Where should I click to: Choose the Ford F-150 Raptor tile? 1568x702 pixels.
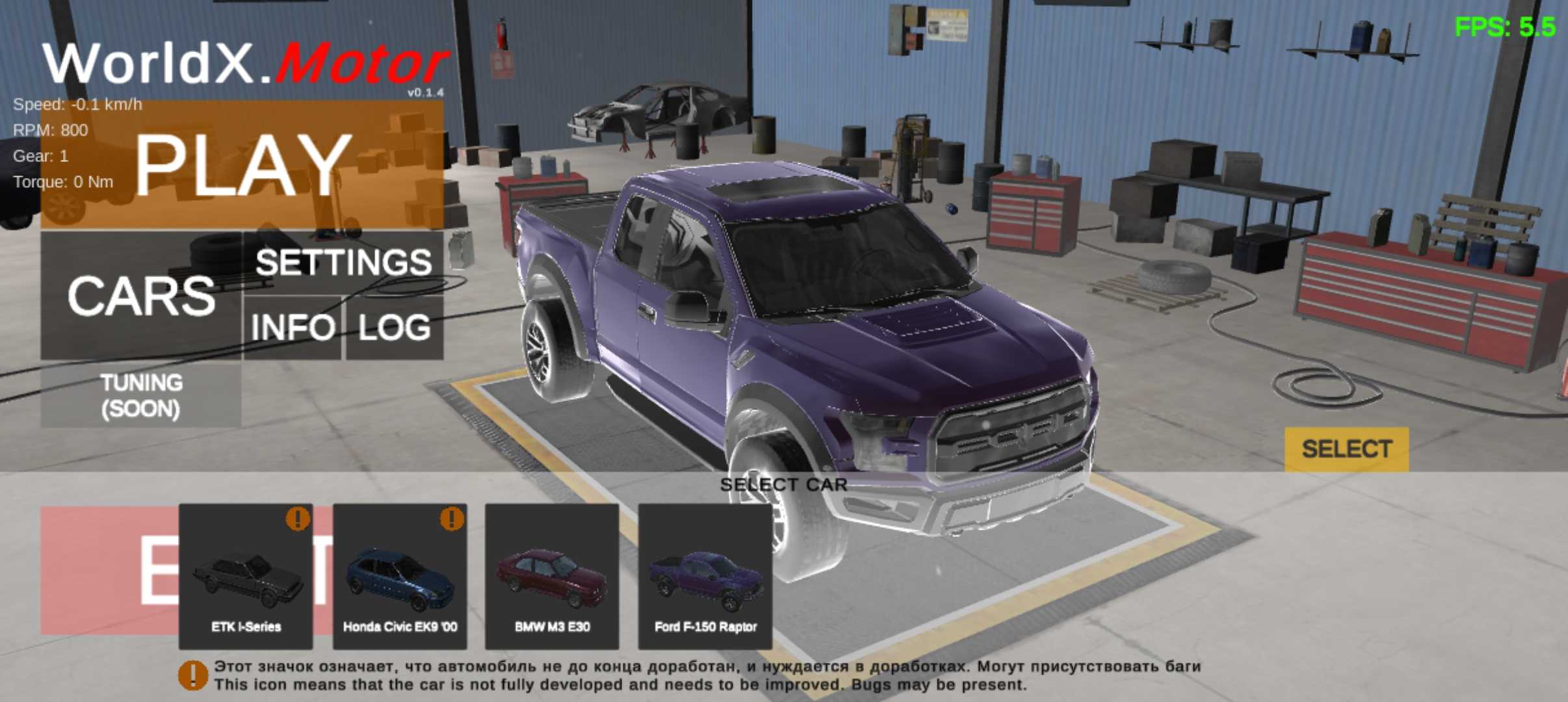click(x=705, y=577)
